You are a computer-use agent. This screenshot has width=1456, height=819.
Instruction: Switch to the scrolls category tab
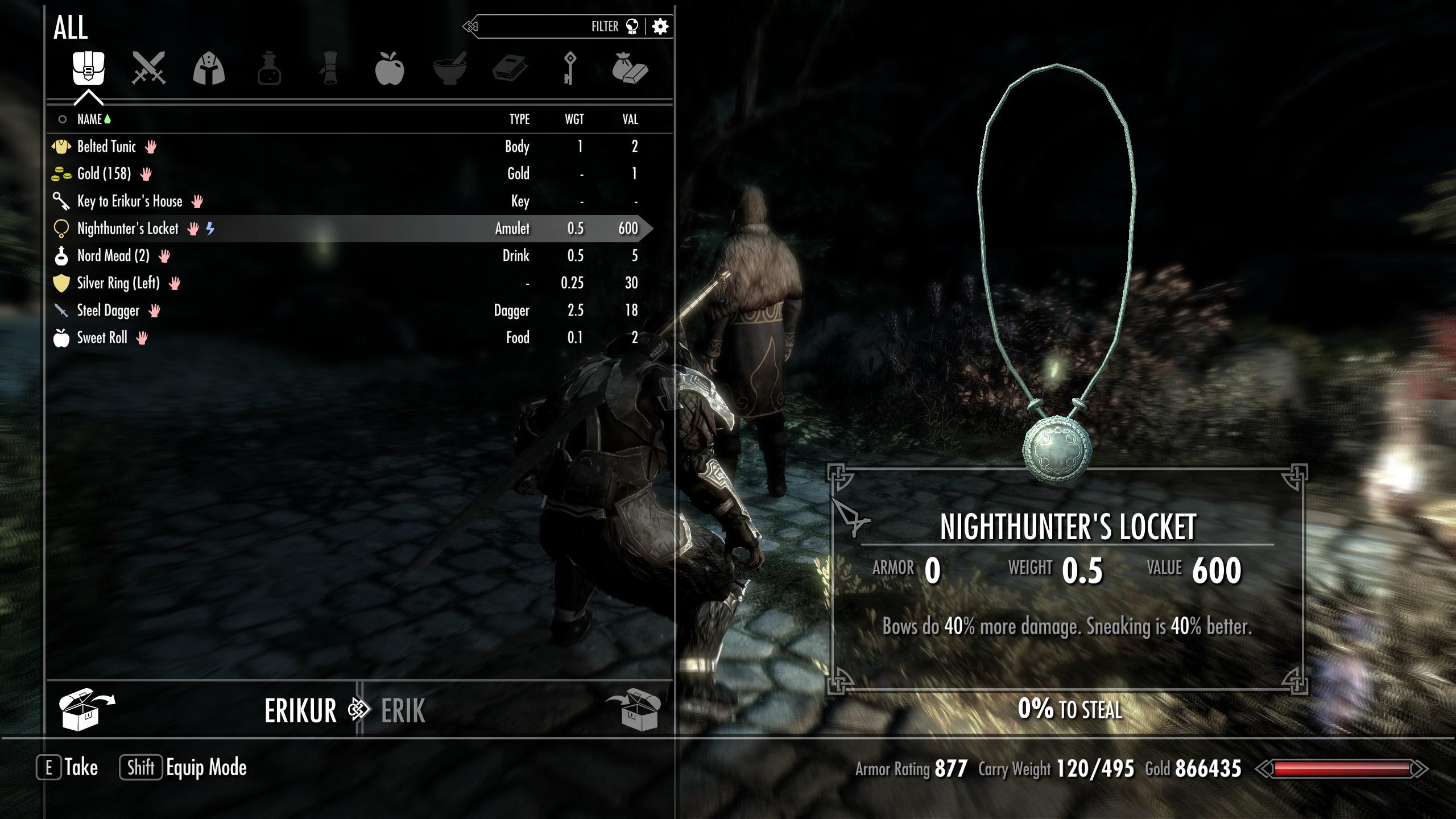[x=329, y=68]
